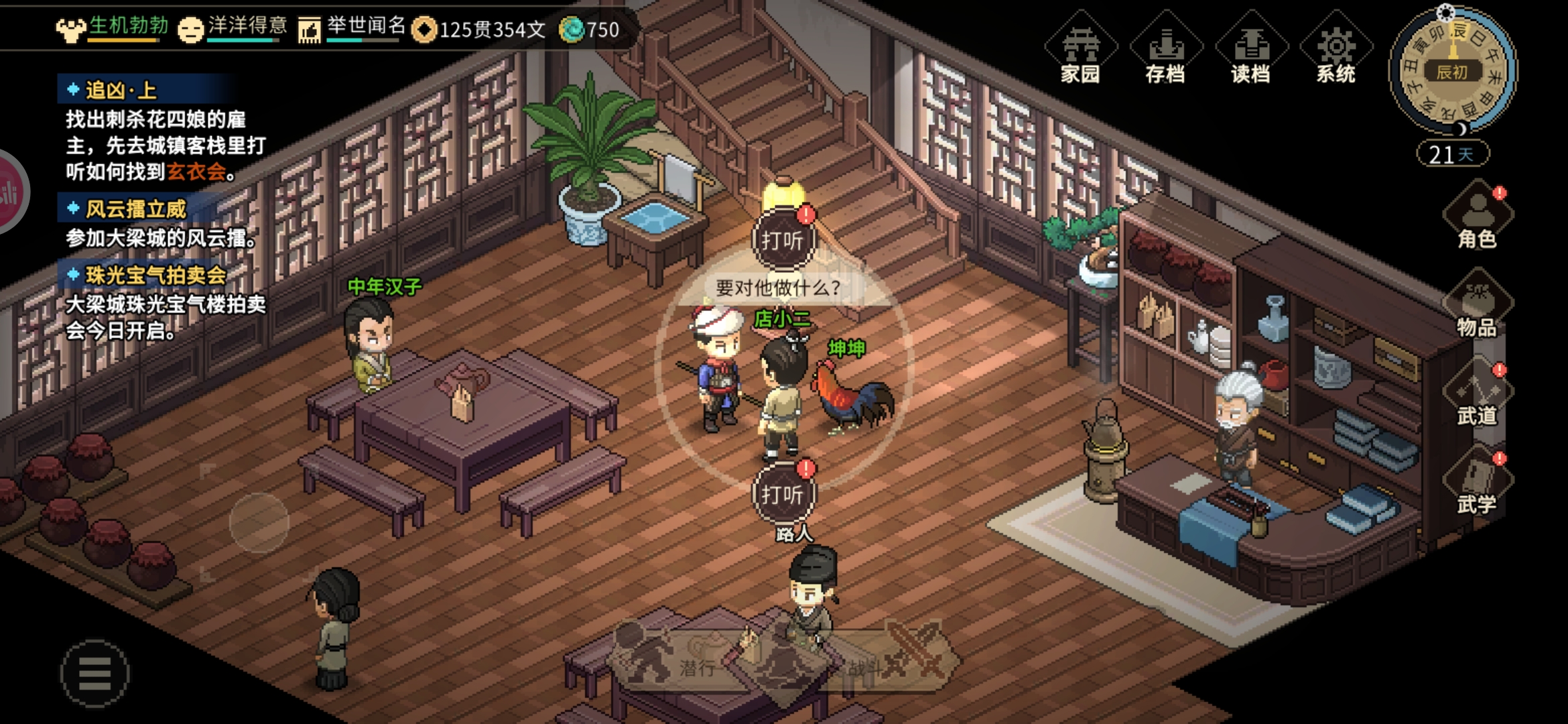
Task: Click the pink overlay bubble at screen edge
Action: pos(10,192)
